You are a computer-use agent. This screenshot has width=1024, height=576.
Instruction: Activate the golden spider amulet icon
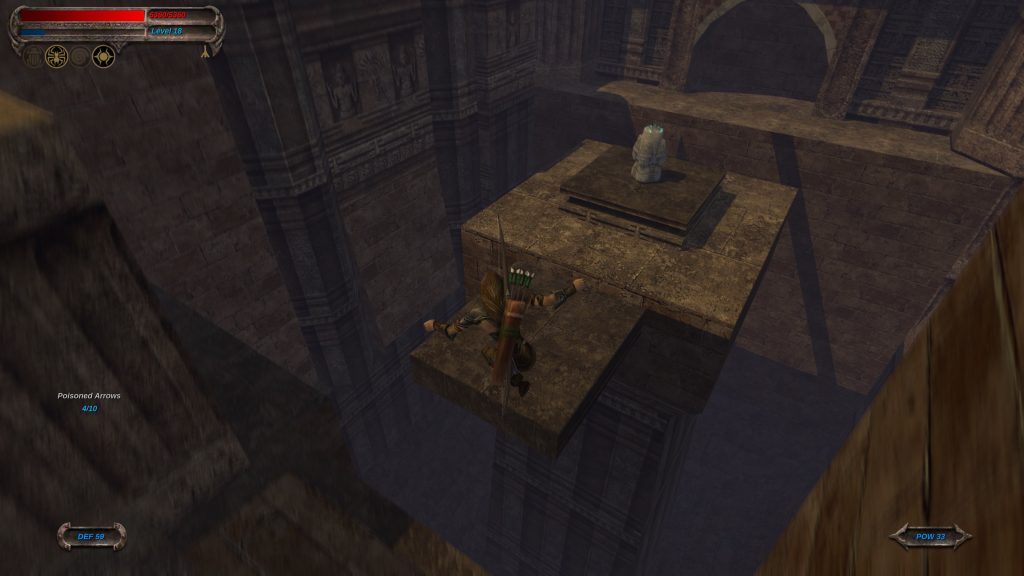pos(56,56)
